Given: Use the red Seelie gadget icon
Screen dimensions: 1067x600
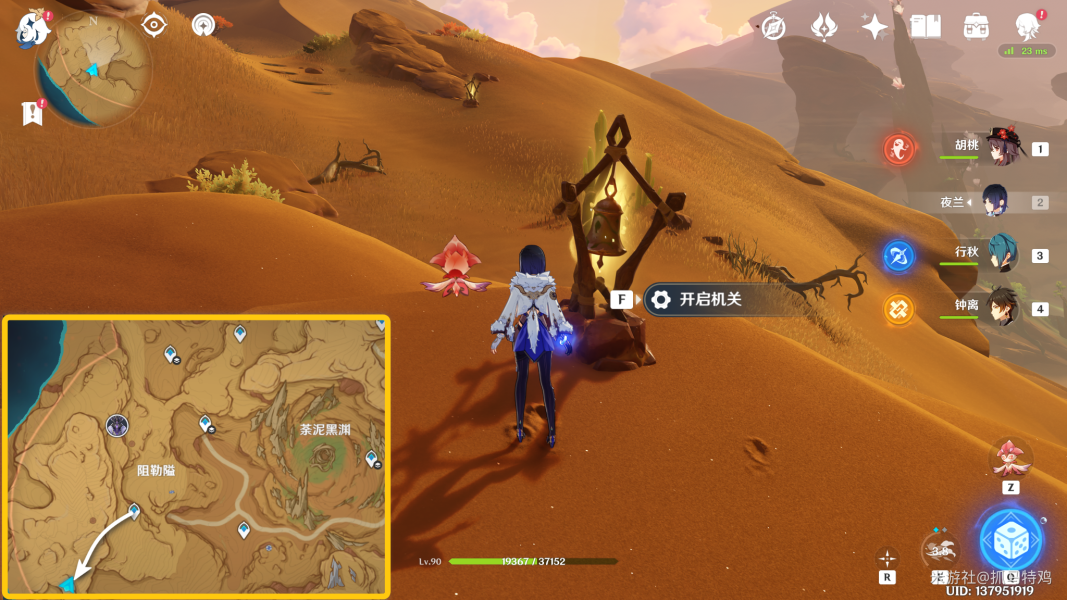Looking at the screenshot, I should click(x=1010, y=458).
